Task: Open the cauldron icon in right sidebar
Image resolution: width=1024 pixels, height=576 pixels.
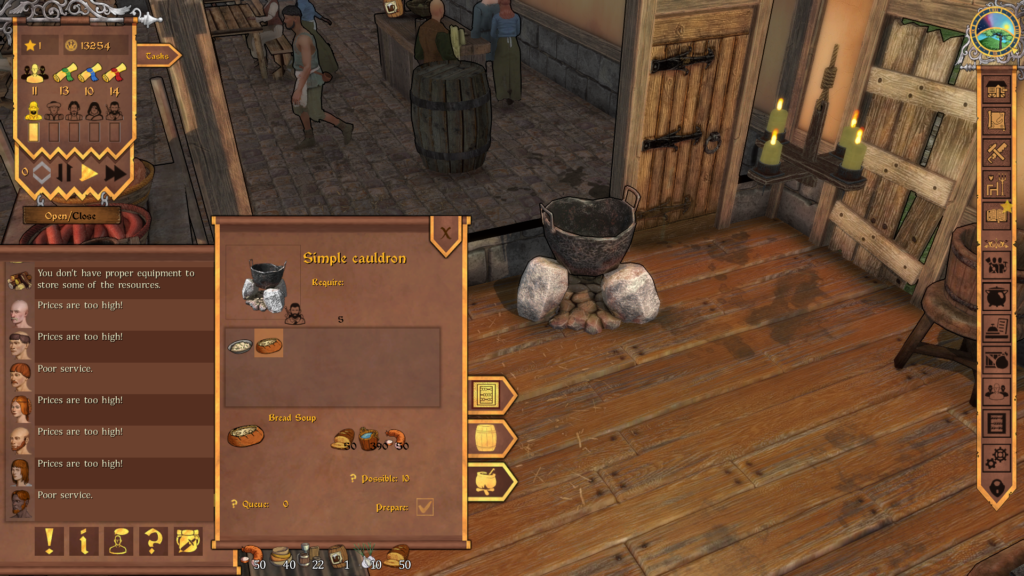Action: [996, 296]
